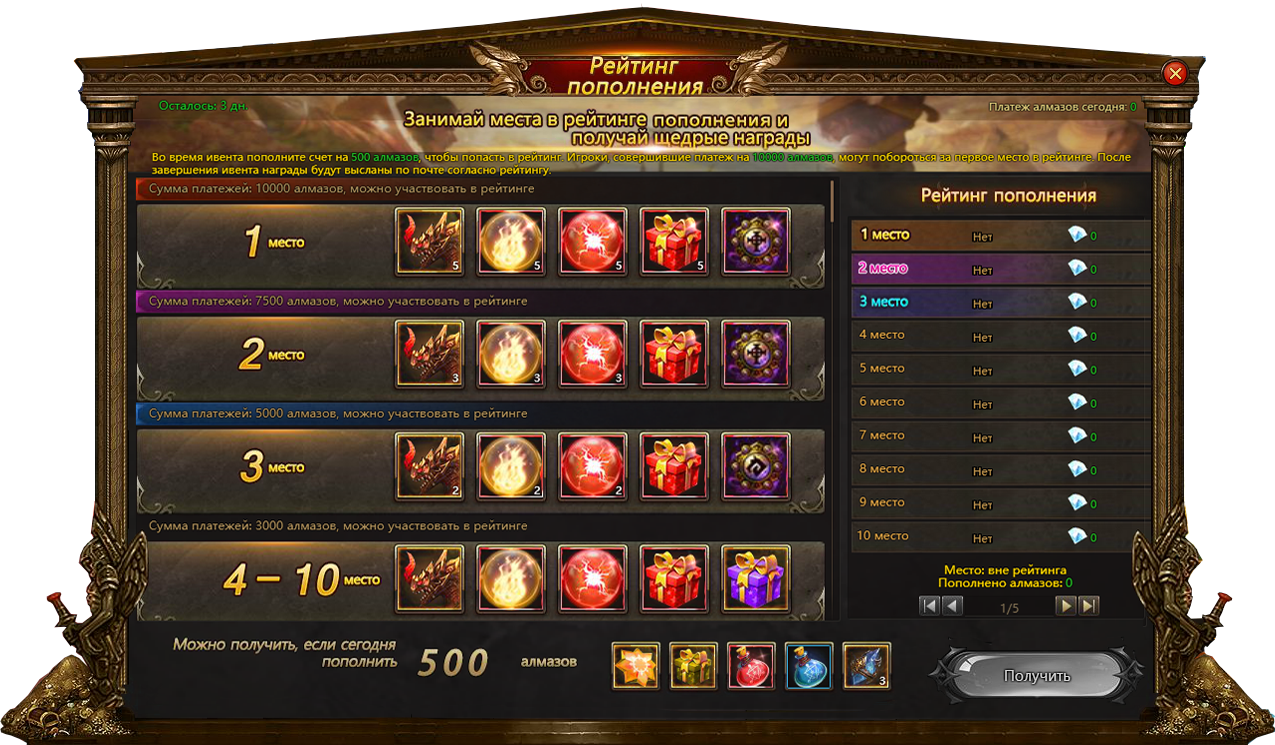Select the blue potion daily reward icon

pyautogui.click(x=809, y=666)
